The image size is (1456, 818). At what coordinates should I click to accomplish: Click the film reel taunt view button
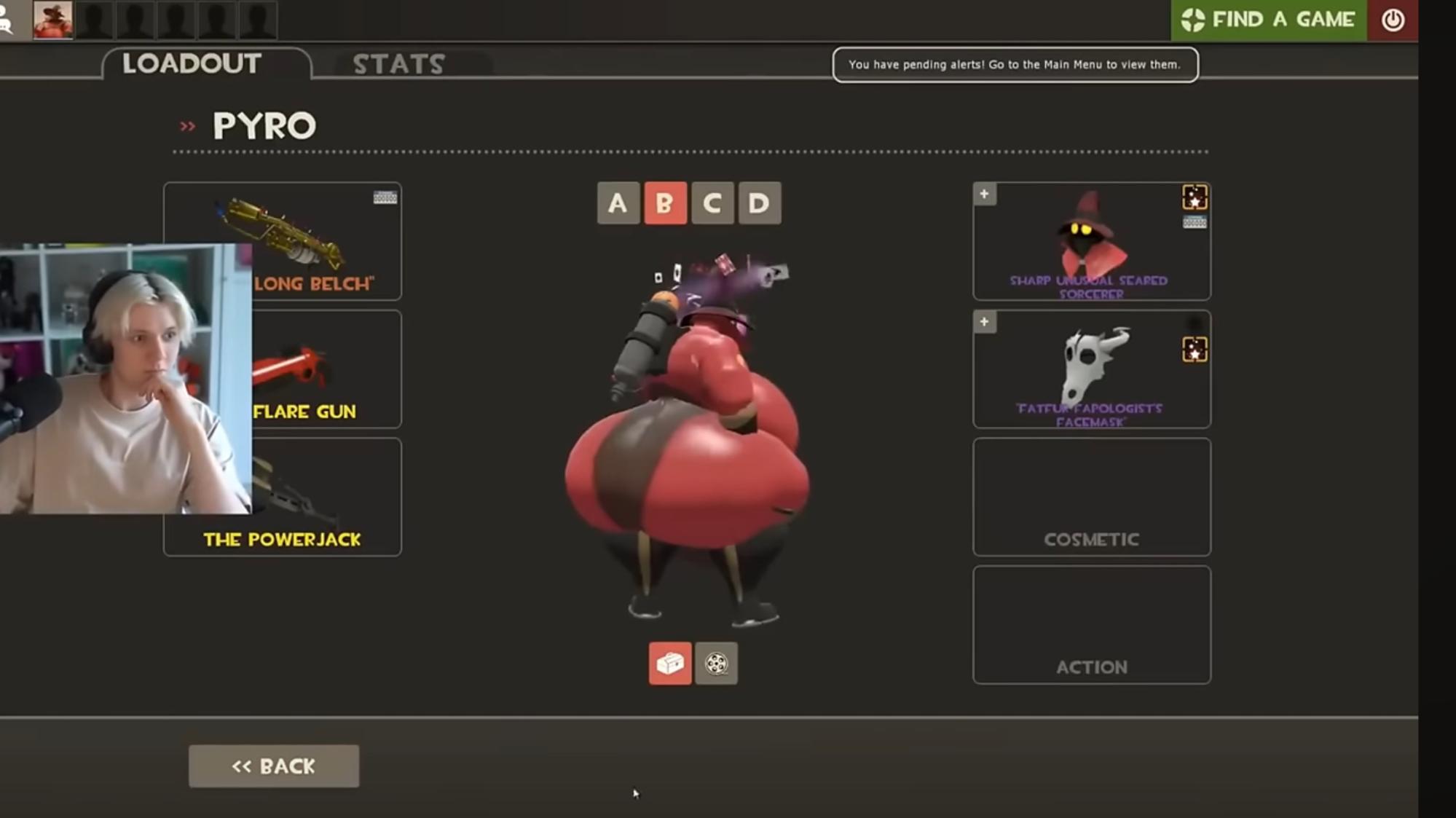pyautogui.click(x=716, y=664)
